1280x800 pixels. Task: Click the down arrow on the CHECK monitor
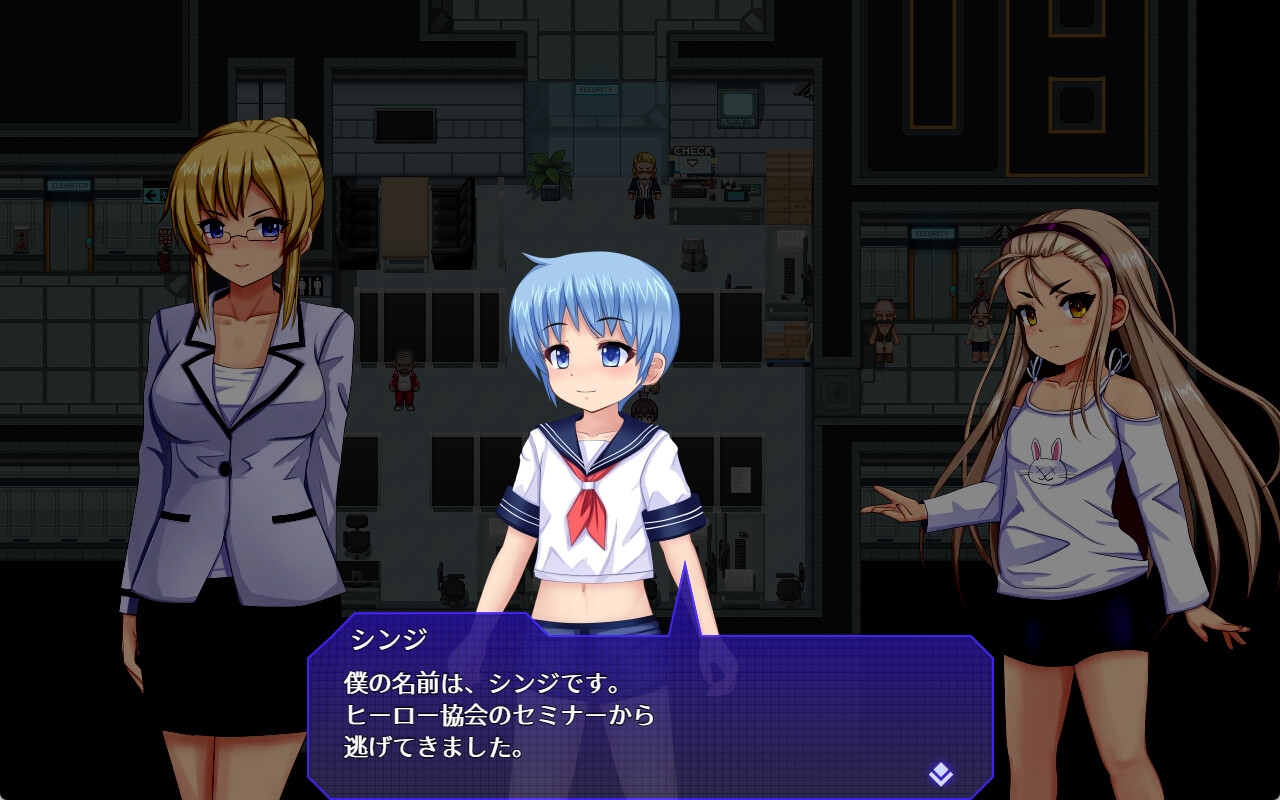click(692, 162)
